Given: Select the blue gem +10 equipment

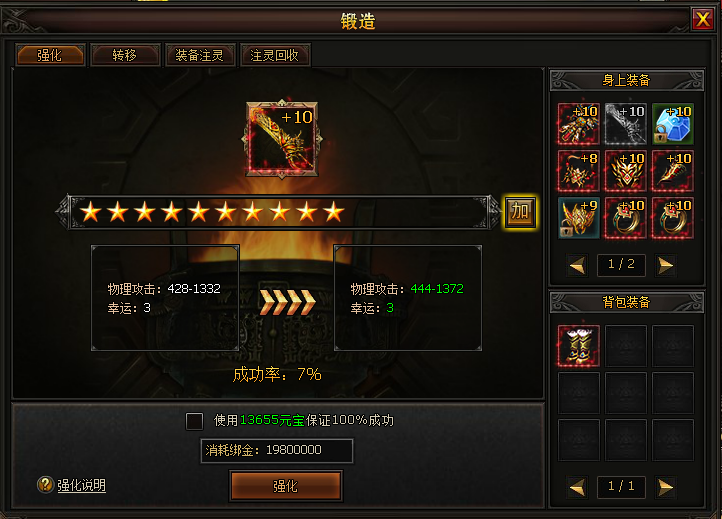Looking at the screenshot, I should point(673,123).
